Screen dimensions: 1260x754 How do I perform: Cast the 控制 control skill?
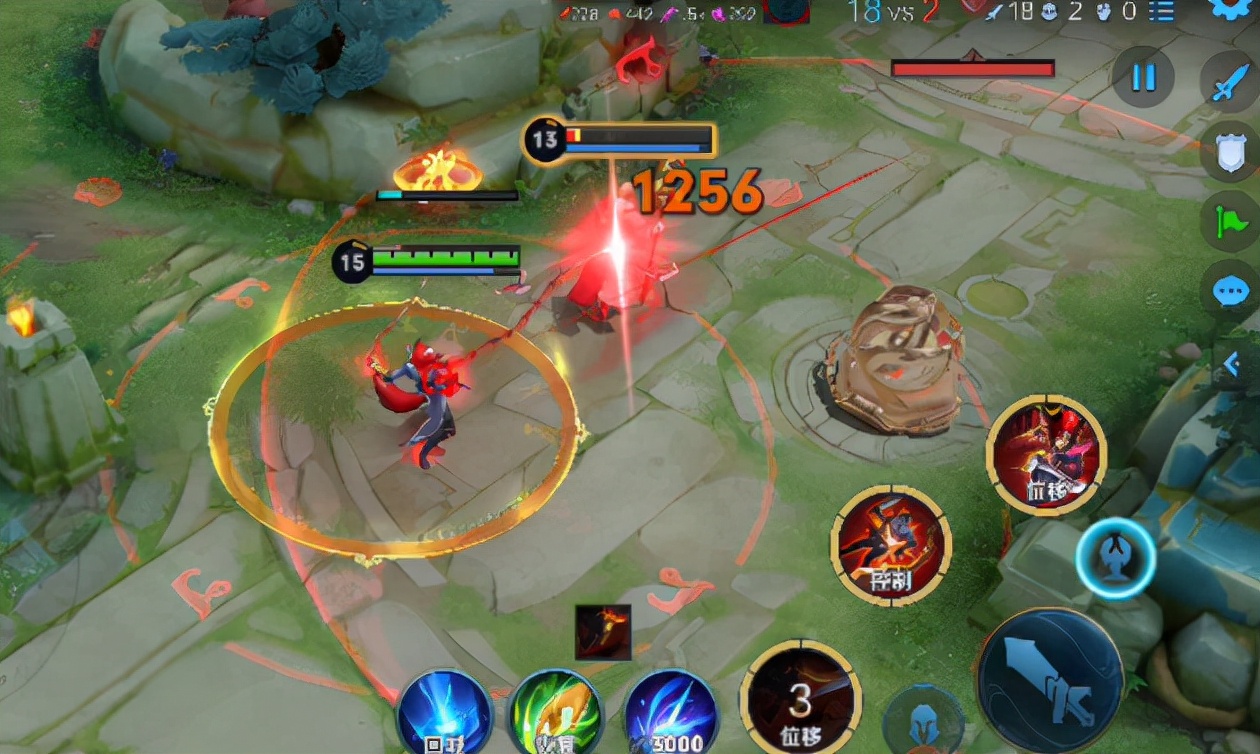[890, 545]
